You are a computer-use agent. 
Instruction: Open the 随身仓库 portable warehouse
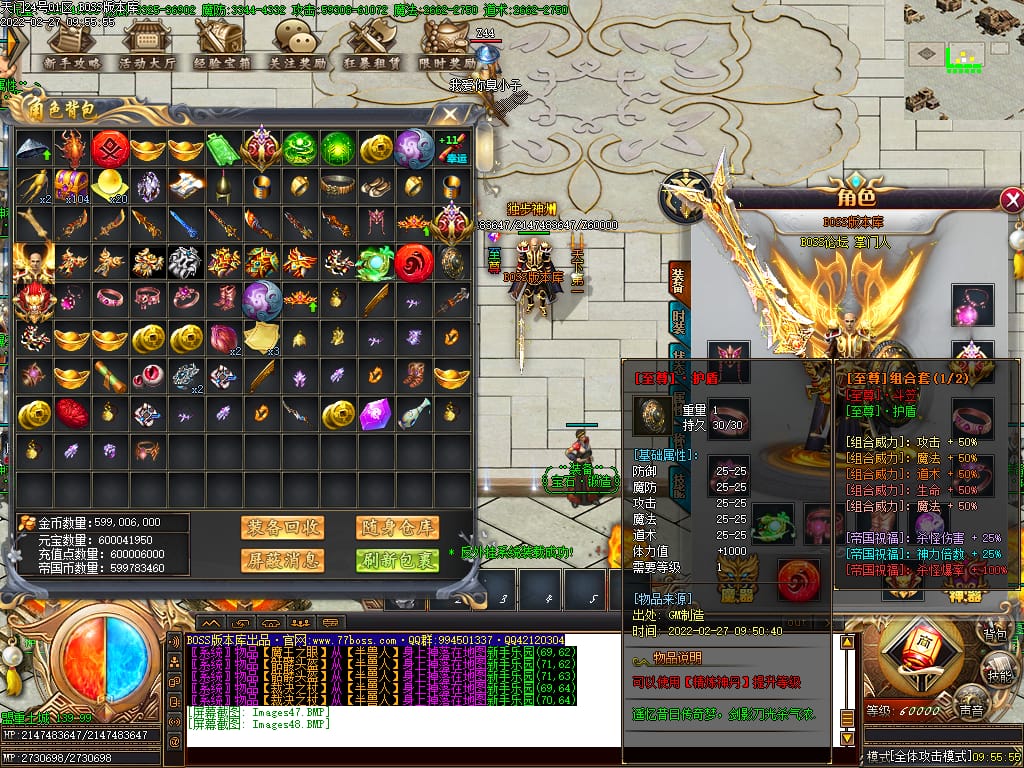[x=397, y=527]
